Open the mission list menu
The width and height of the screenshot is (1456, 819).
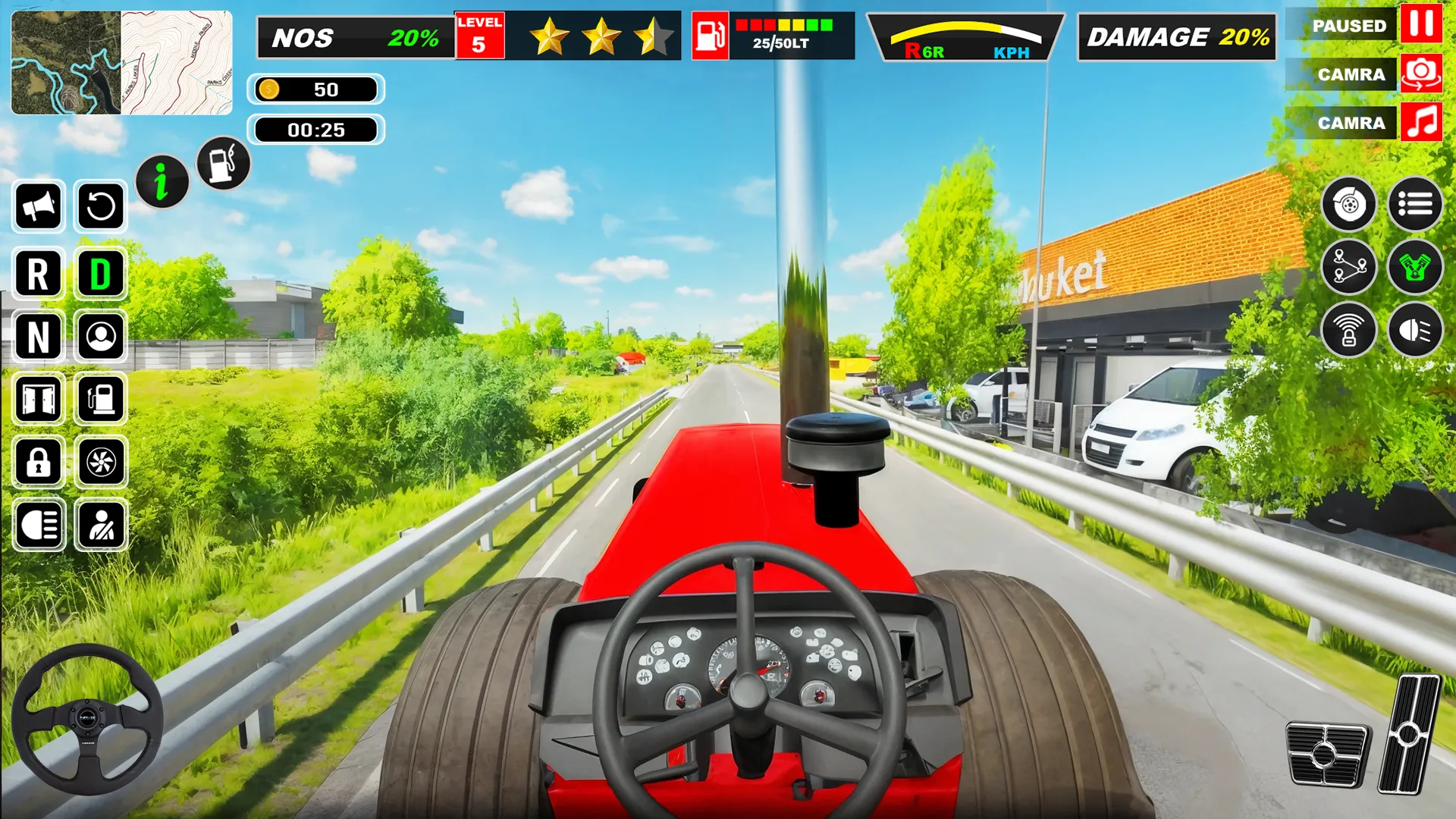point(1415,205)
